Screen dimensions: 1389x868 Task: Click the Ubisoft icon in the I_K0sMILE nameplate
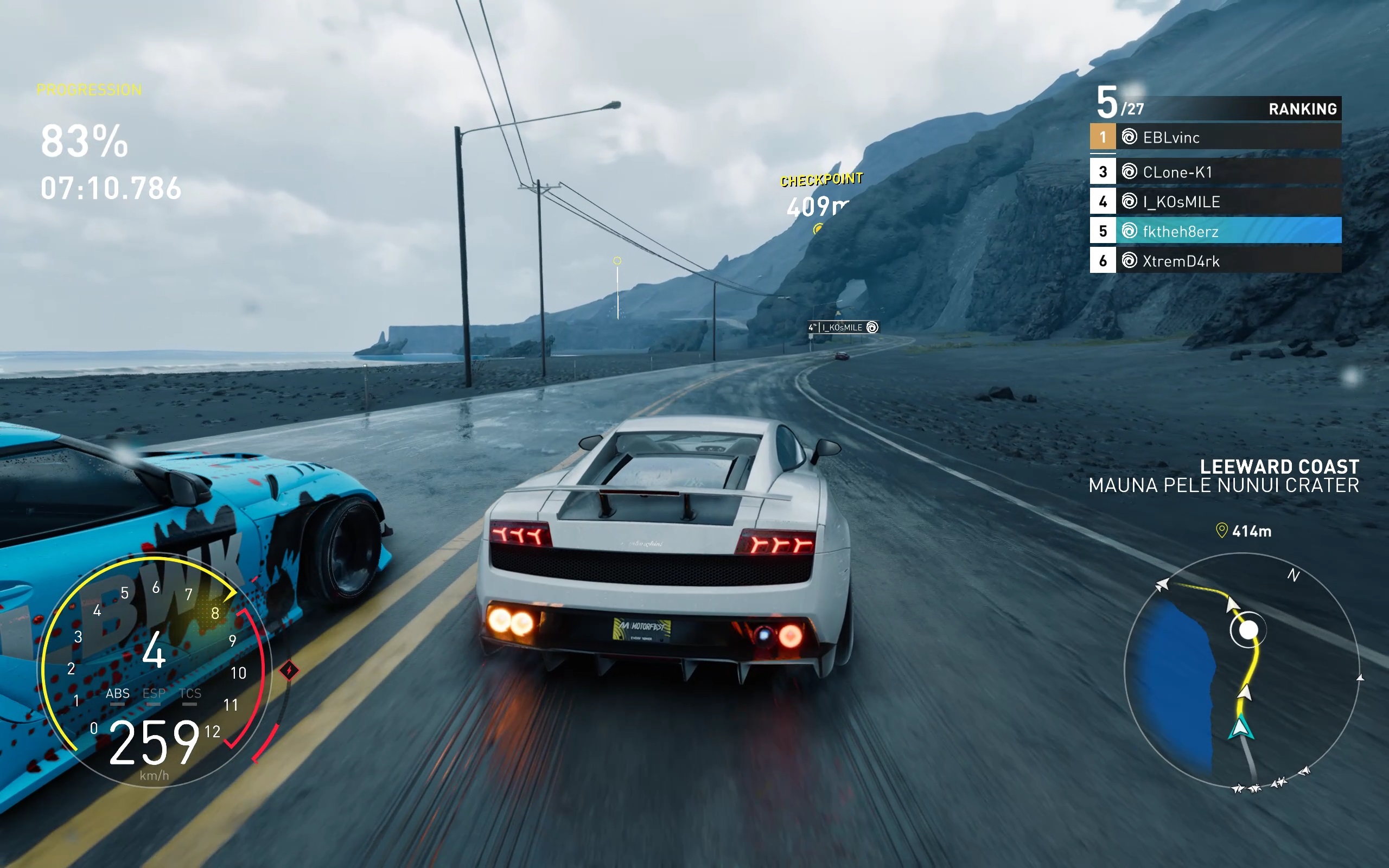pyautogui.click(x=872, y=326)
